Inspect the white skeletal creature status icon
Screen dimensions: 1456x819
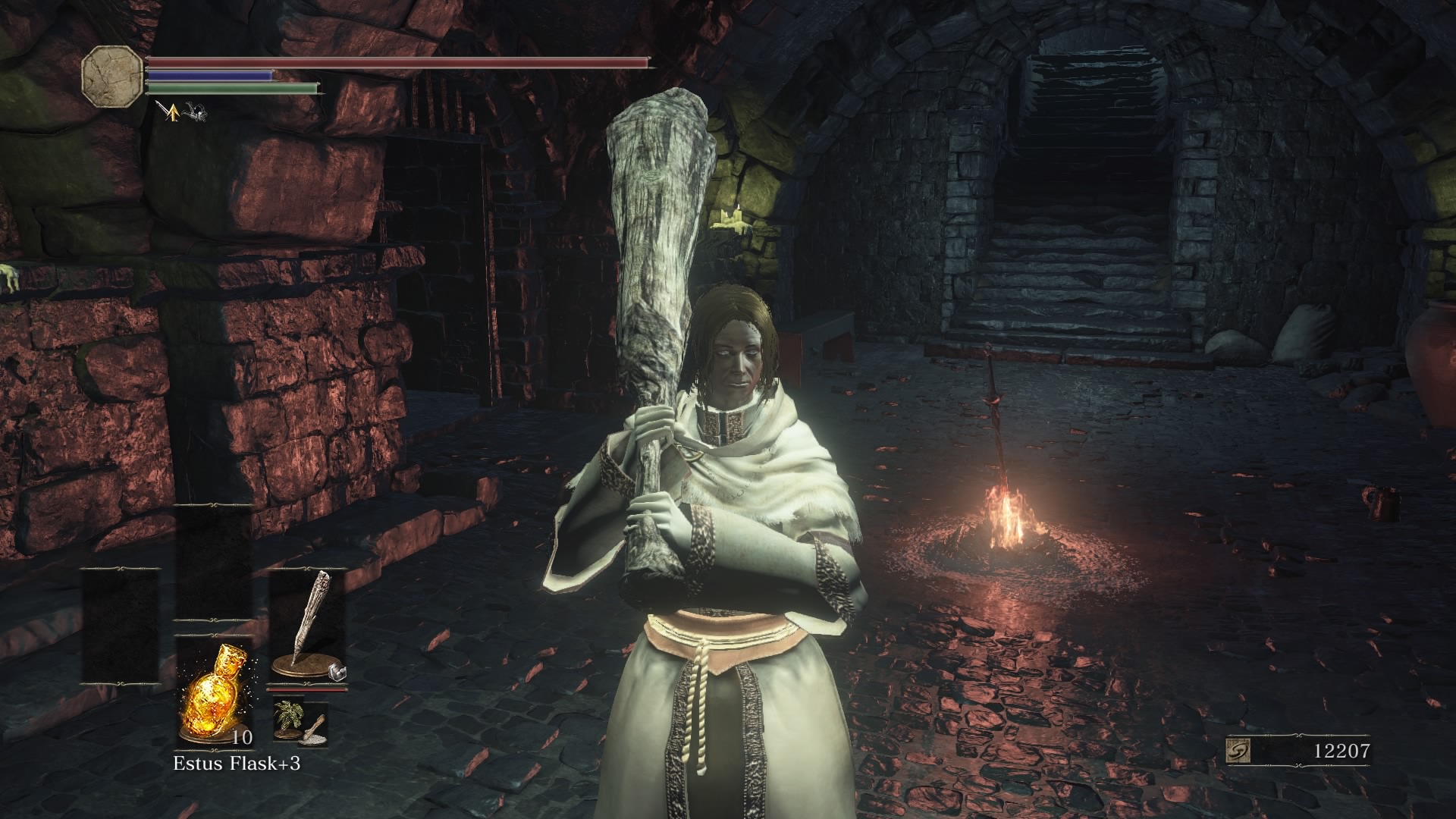click(x=193, y=112)
